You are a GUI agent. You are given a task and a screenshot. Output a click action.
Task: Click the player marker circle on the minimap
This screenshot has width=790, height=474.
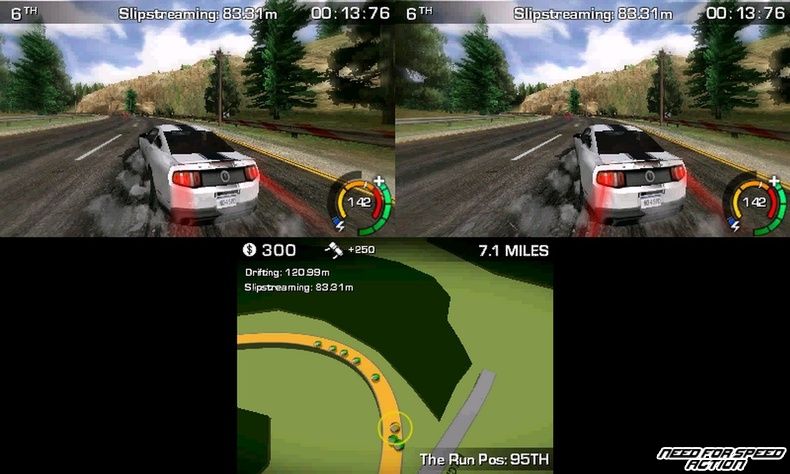(x=395, y=430)
